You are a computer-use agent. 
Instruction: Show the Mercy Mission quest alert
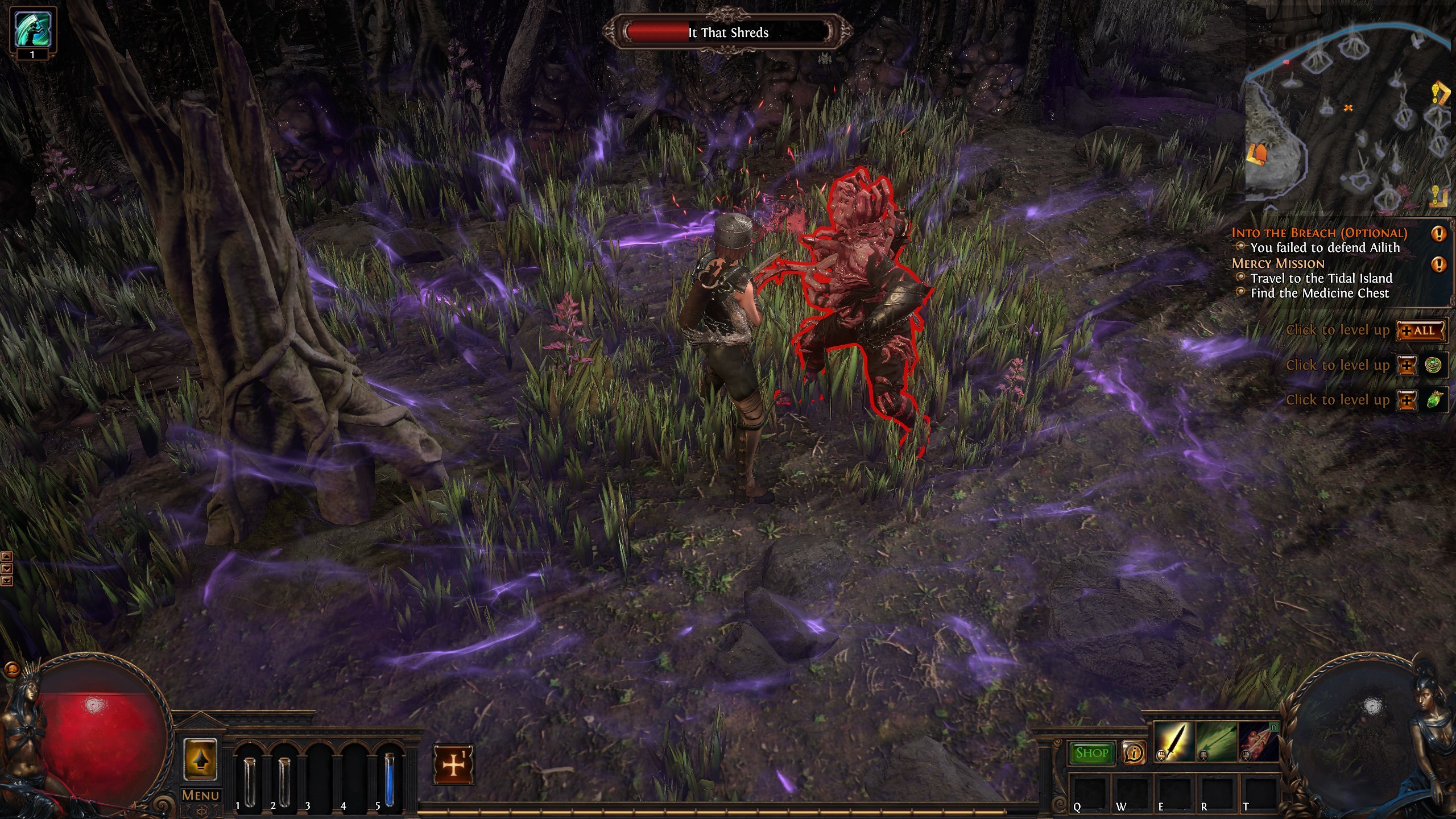pos(1438,264)
